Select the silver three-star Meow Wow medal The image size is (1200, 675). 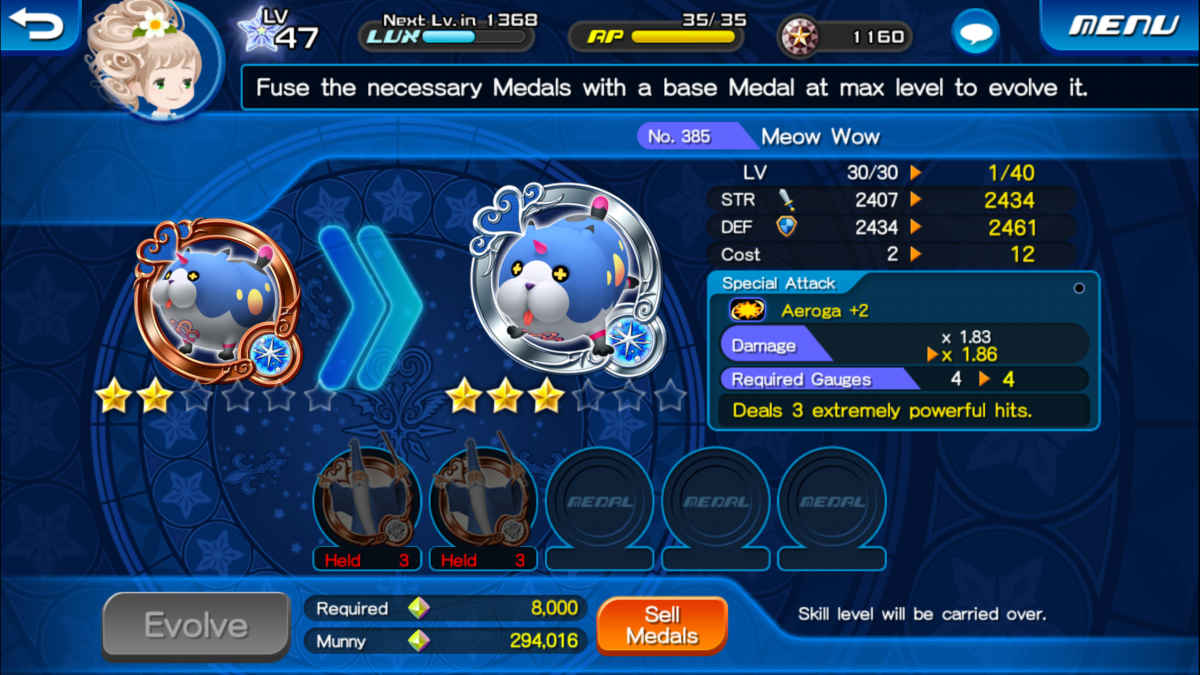click(x=563, y=283)
